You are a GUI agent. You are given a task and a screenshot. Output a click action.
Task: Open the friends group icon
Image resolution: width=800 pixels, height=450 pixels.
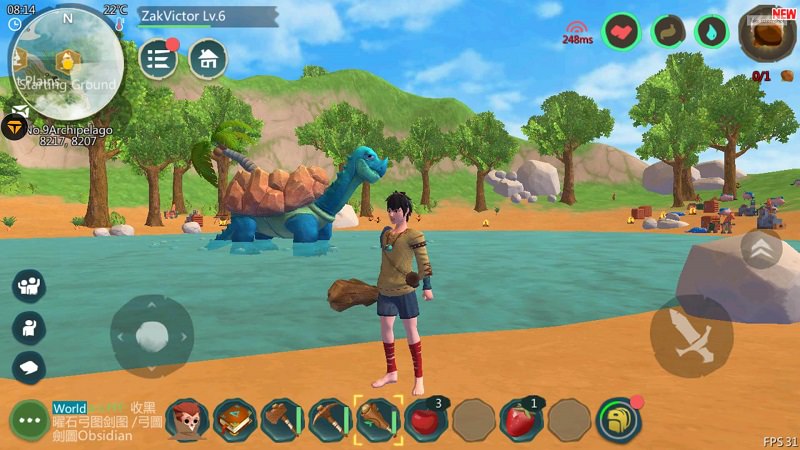pyautogui.click(x=29, y=287)
